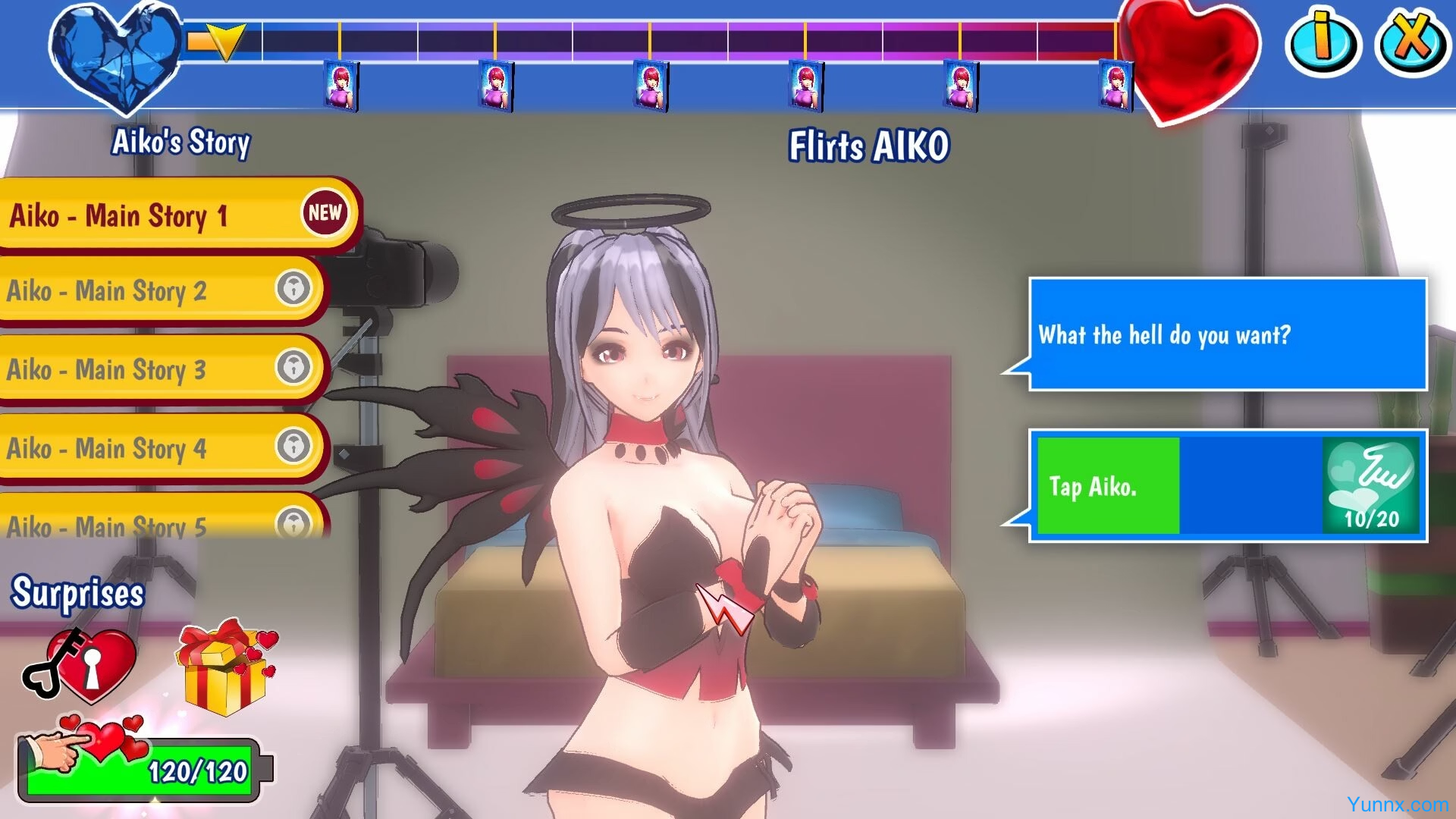This screenshot has width=1456, height=819.
Task: Click the heart and key surprise icon
Action: coord(82,664)
